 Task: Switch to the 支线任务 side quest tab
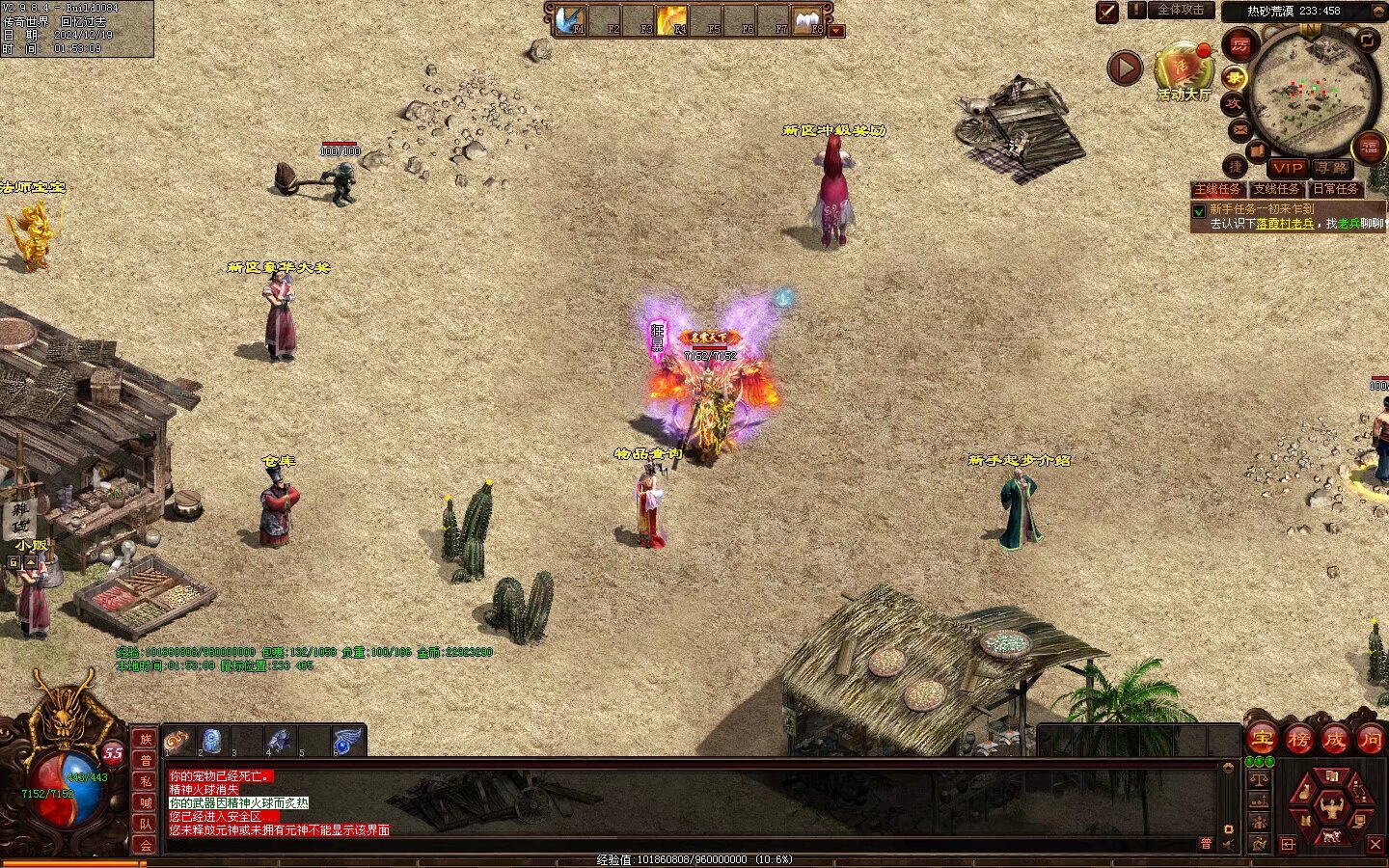pyautogui.click(x=1276, y=189)
